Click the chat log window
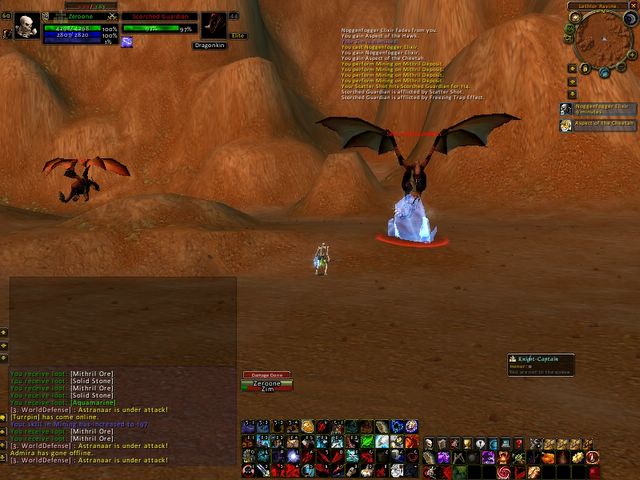The image size is (640, 480). point(122,330)
